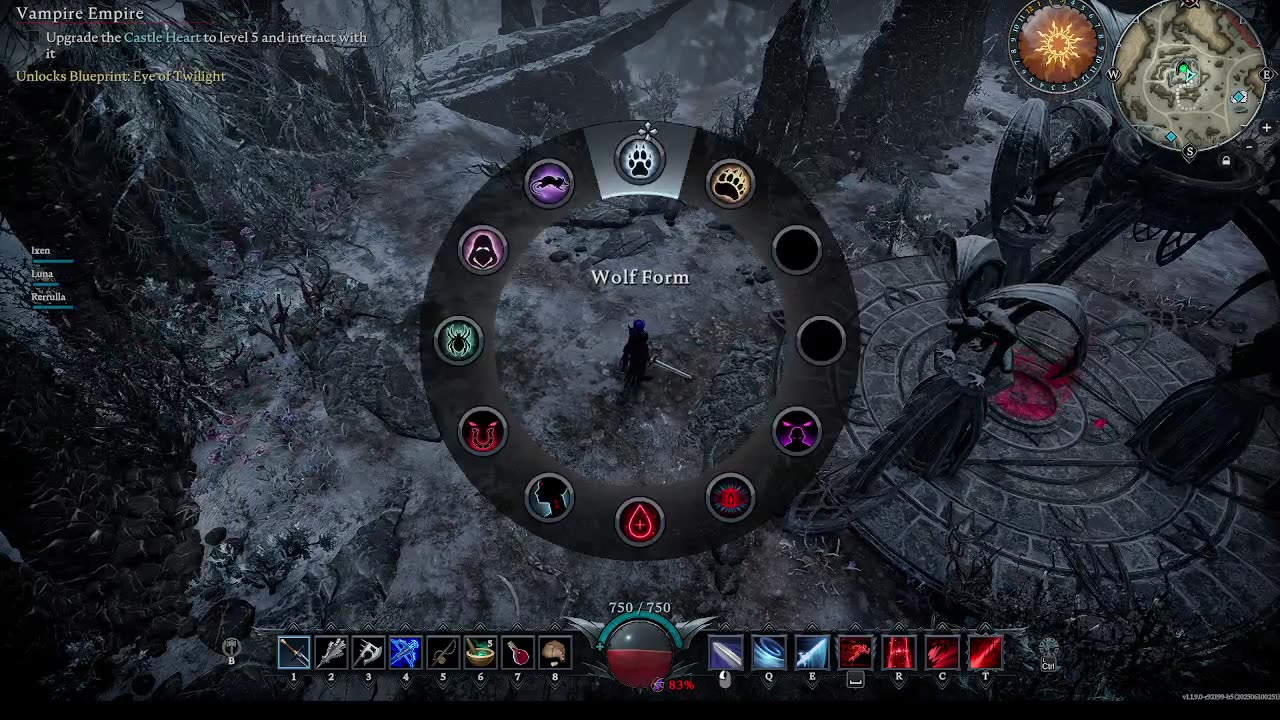The image size is (1280, 720).
Task: Choose the red blood drop power
Action: coord(640,522)
